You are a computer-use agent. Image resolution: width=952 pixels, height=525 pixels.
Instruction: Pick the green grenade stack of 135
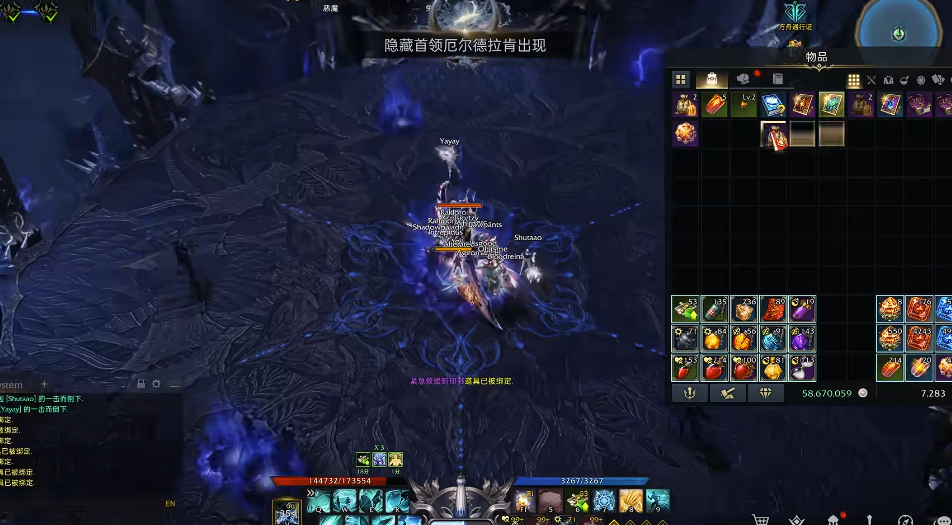[715, 309]
